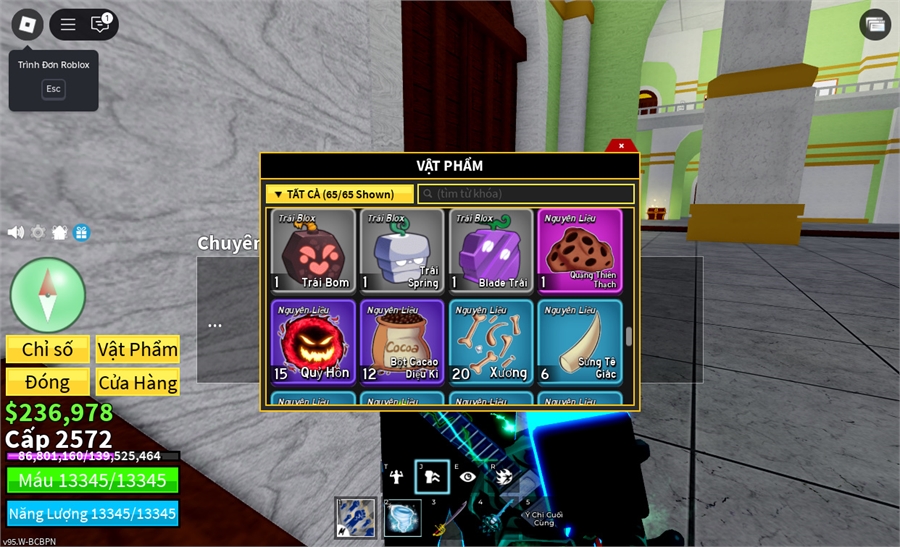Viewport: 900px width, 547px height.
Task: Select the Trái Spring fruit slot
Action: click(402, 250)
